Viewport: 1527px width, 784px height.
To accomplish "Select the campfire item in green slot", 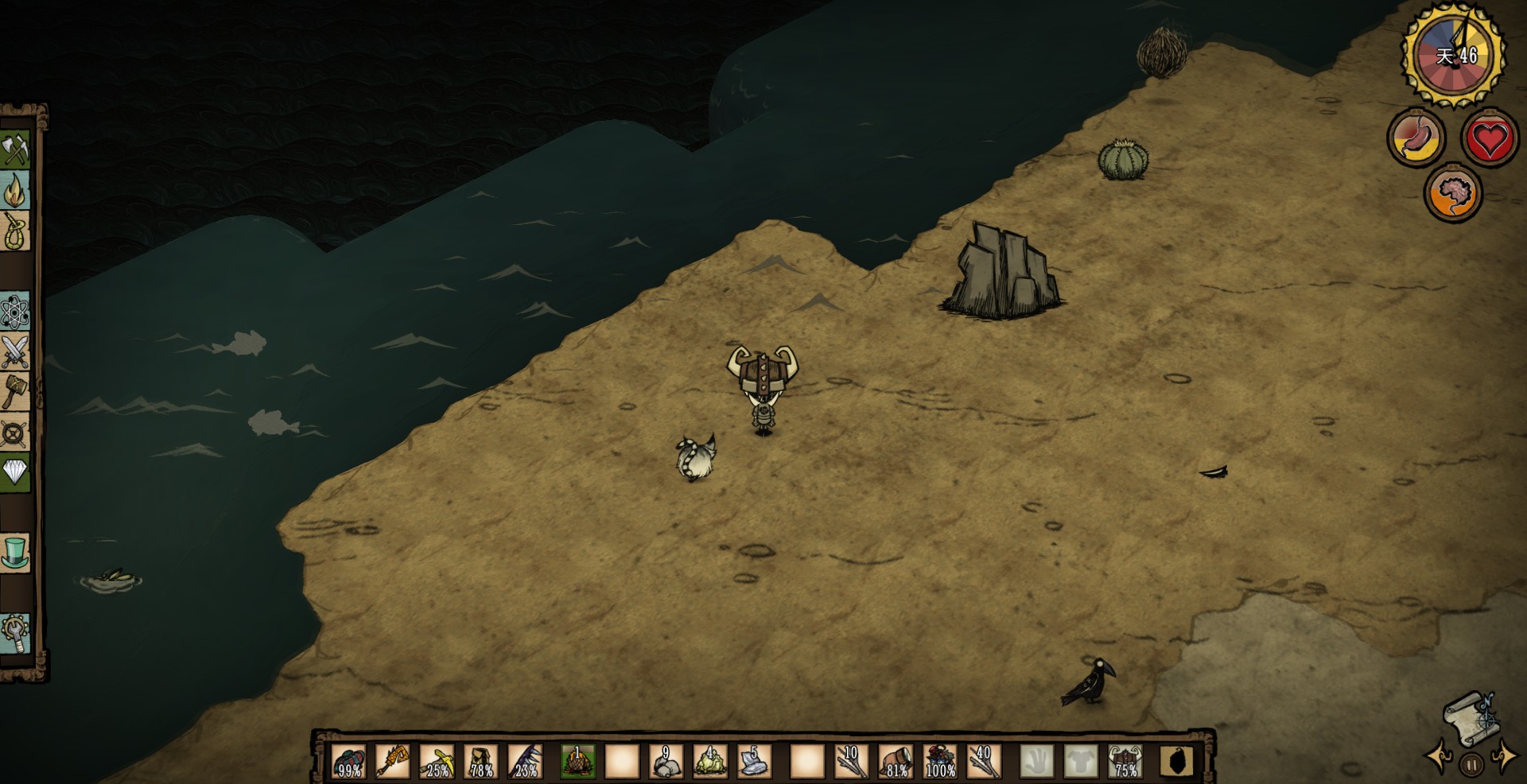I will click(x=577, y=761).
